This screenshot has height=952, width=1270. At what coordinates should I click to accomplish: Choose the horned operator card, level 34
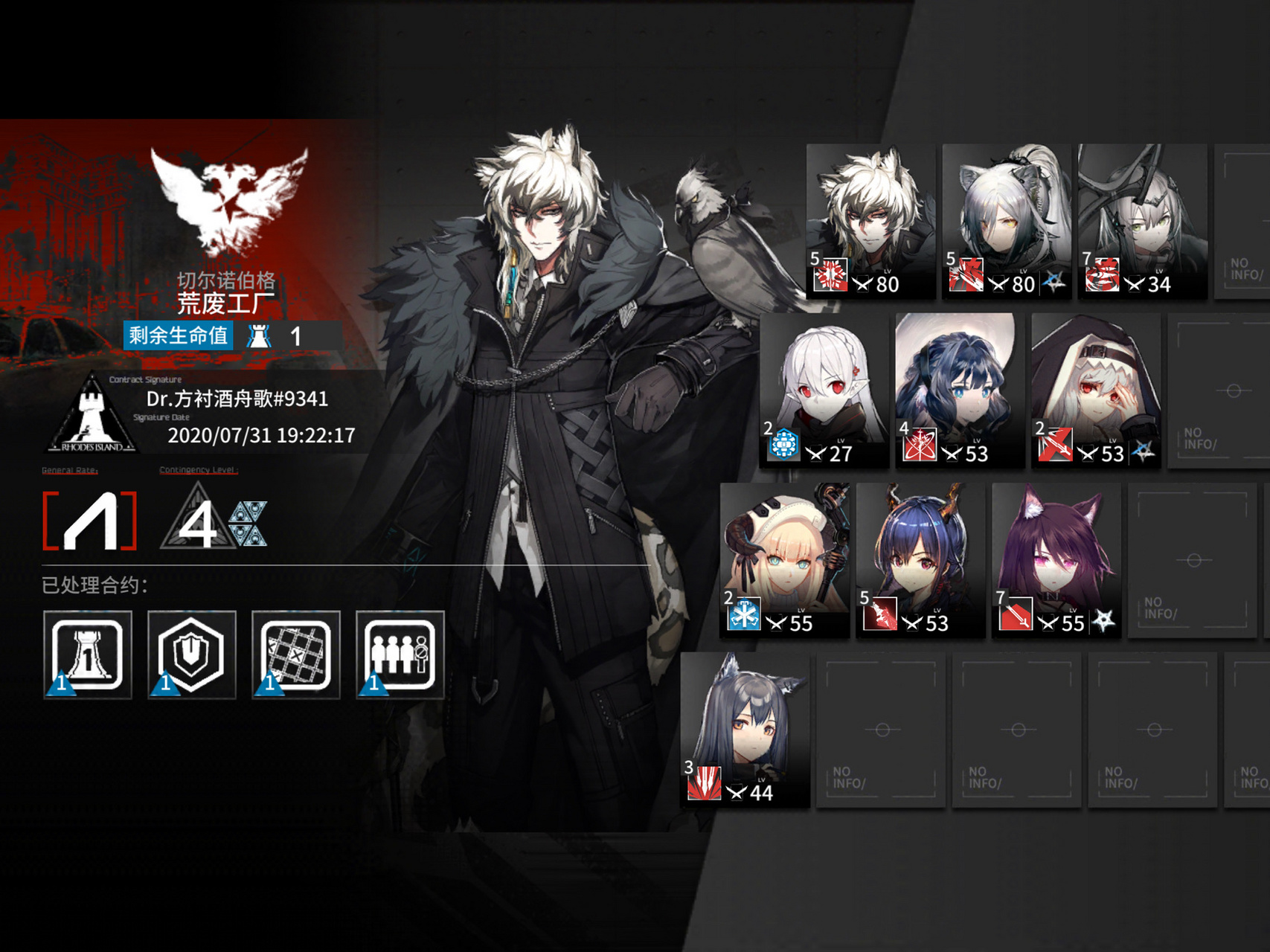1142,221
